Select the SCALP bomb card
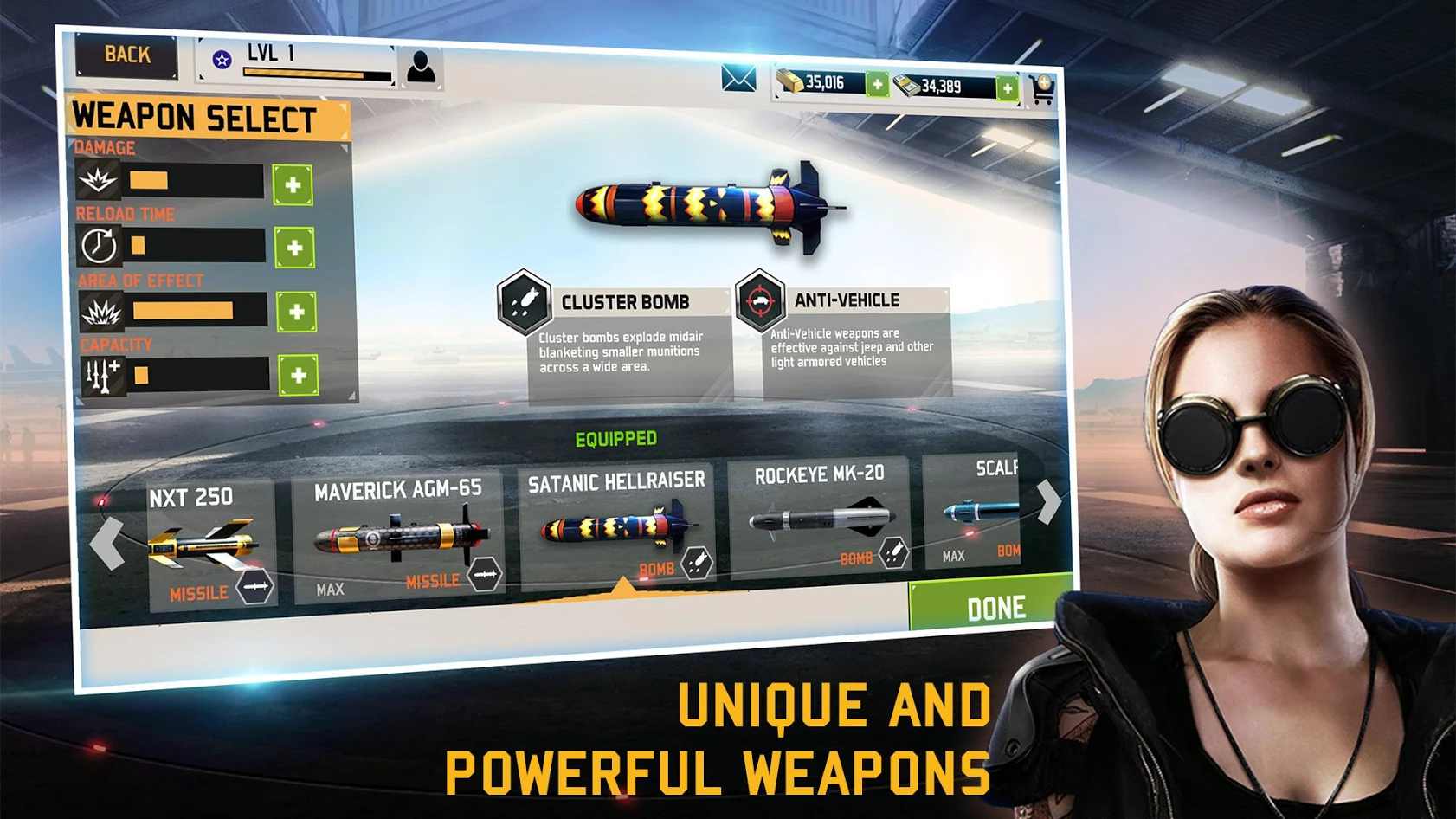Screen dimensions: 1456x819 point(973,511)
